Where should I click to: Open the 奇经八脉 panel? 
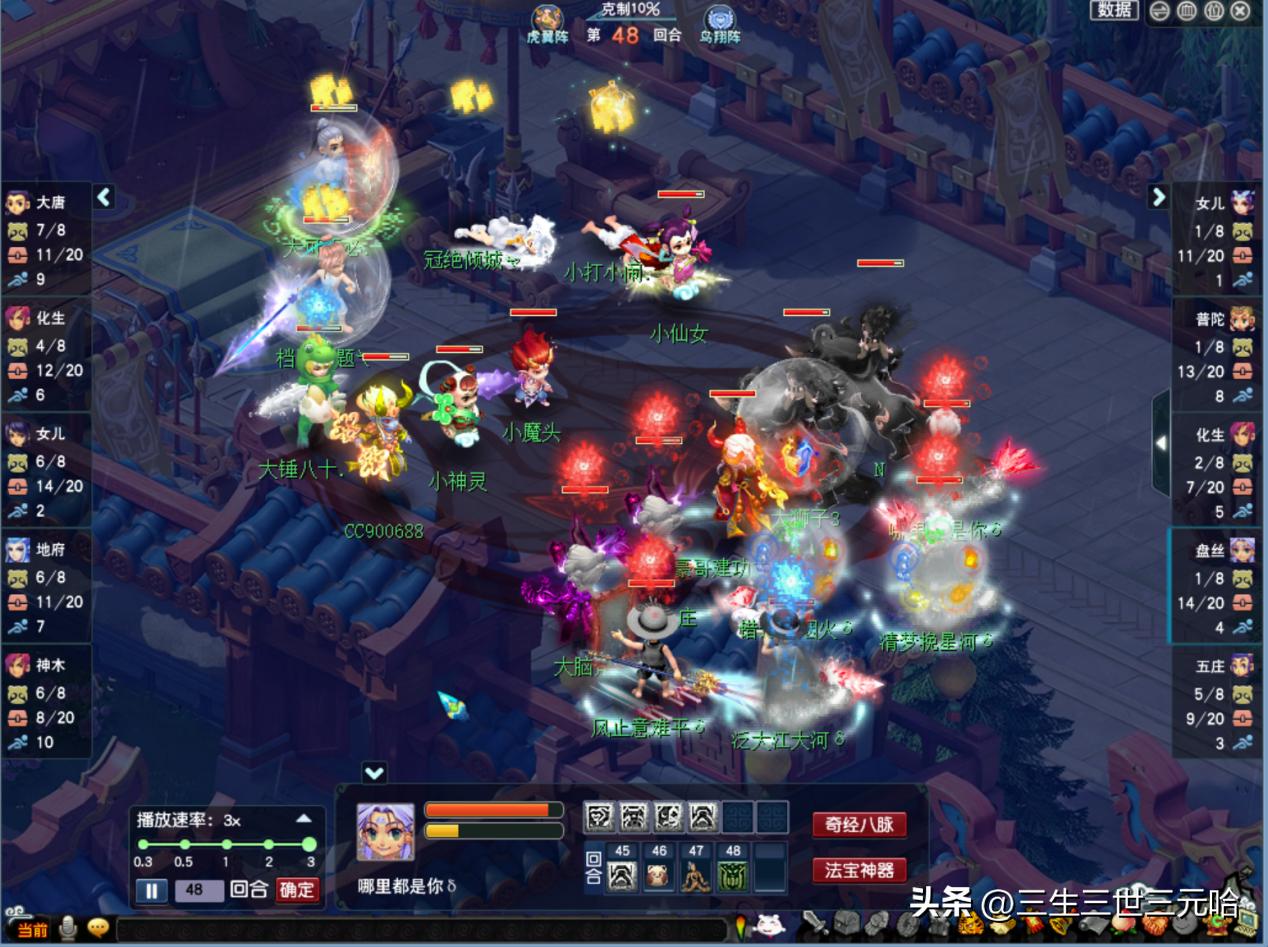860,825
